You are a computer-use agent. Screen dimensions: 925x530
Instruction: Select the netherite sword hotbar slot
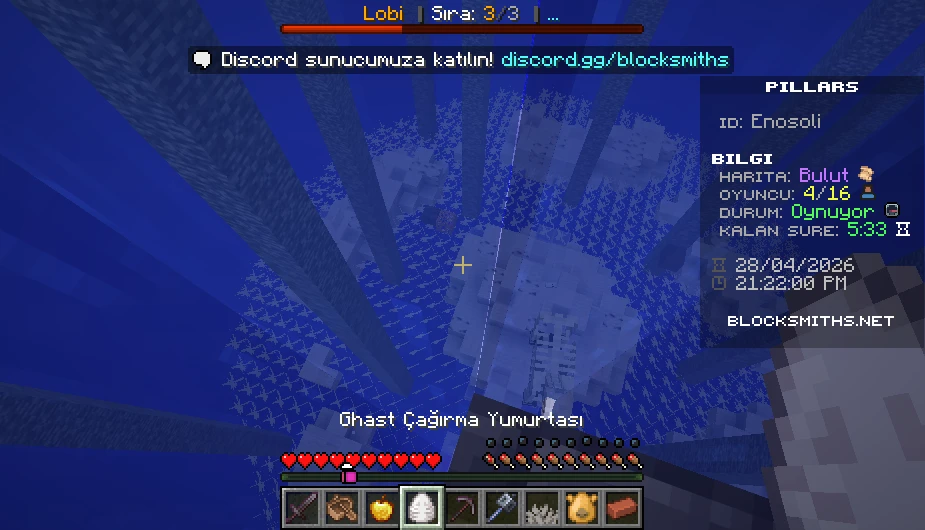pyautogui.click(x=301, y=507)
